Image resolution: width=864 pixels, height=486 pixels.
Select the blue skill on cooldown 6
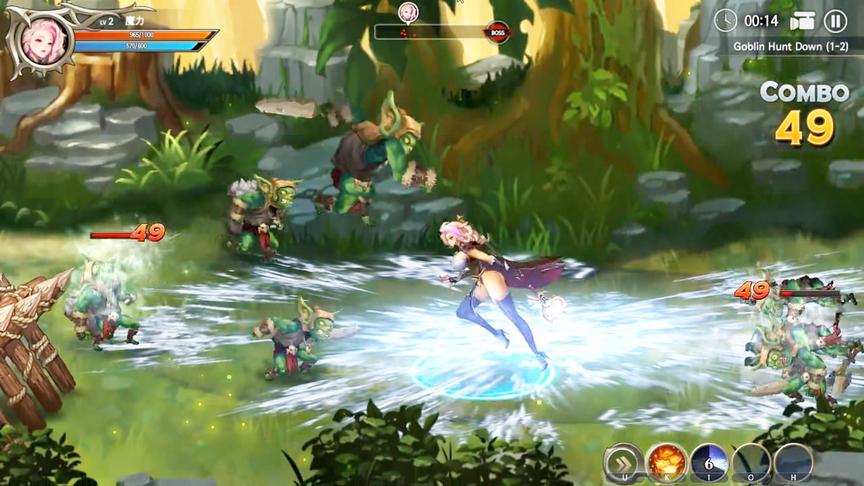708,463
